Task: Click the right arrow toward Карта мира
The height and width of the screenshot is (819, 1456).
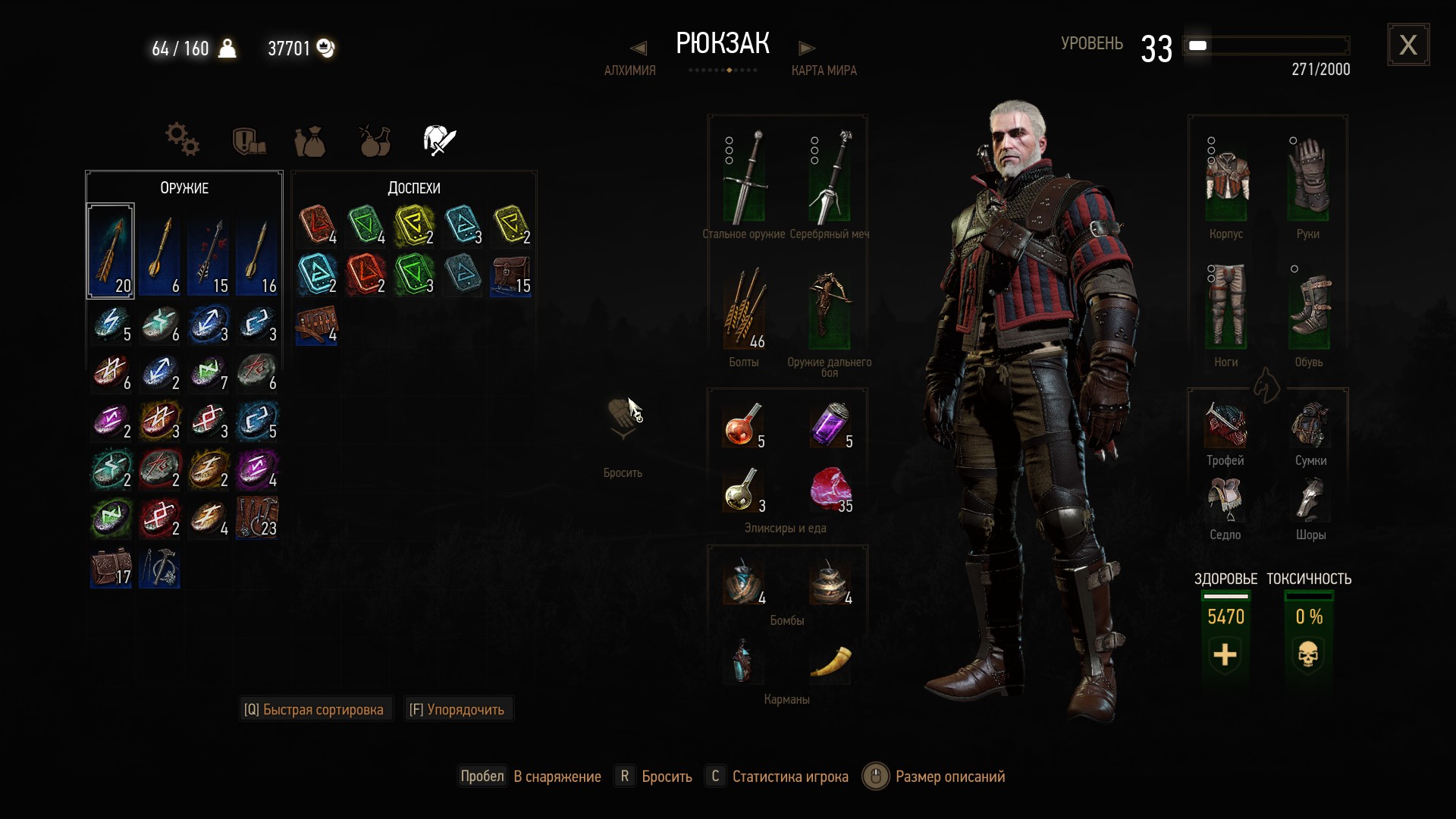Action: pos(807,47)
